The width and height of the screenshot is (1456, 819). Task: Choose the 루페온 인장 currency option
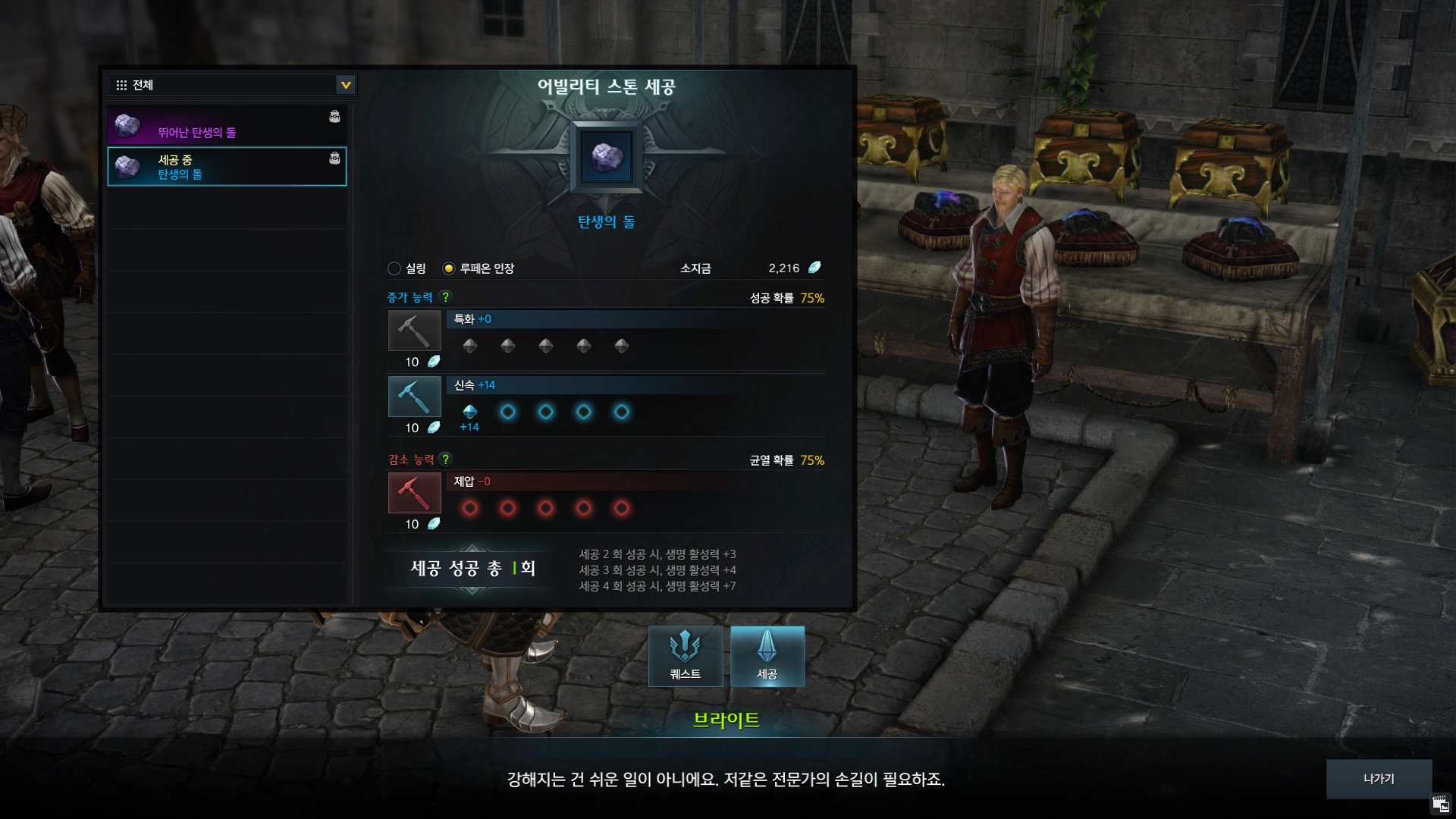tap(449, 268)
